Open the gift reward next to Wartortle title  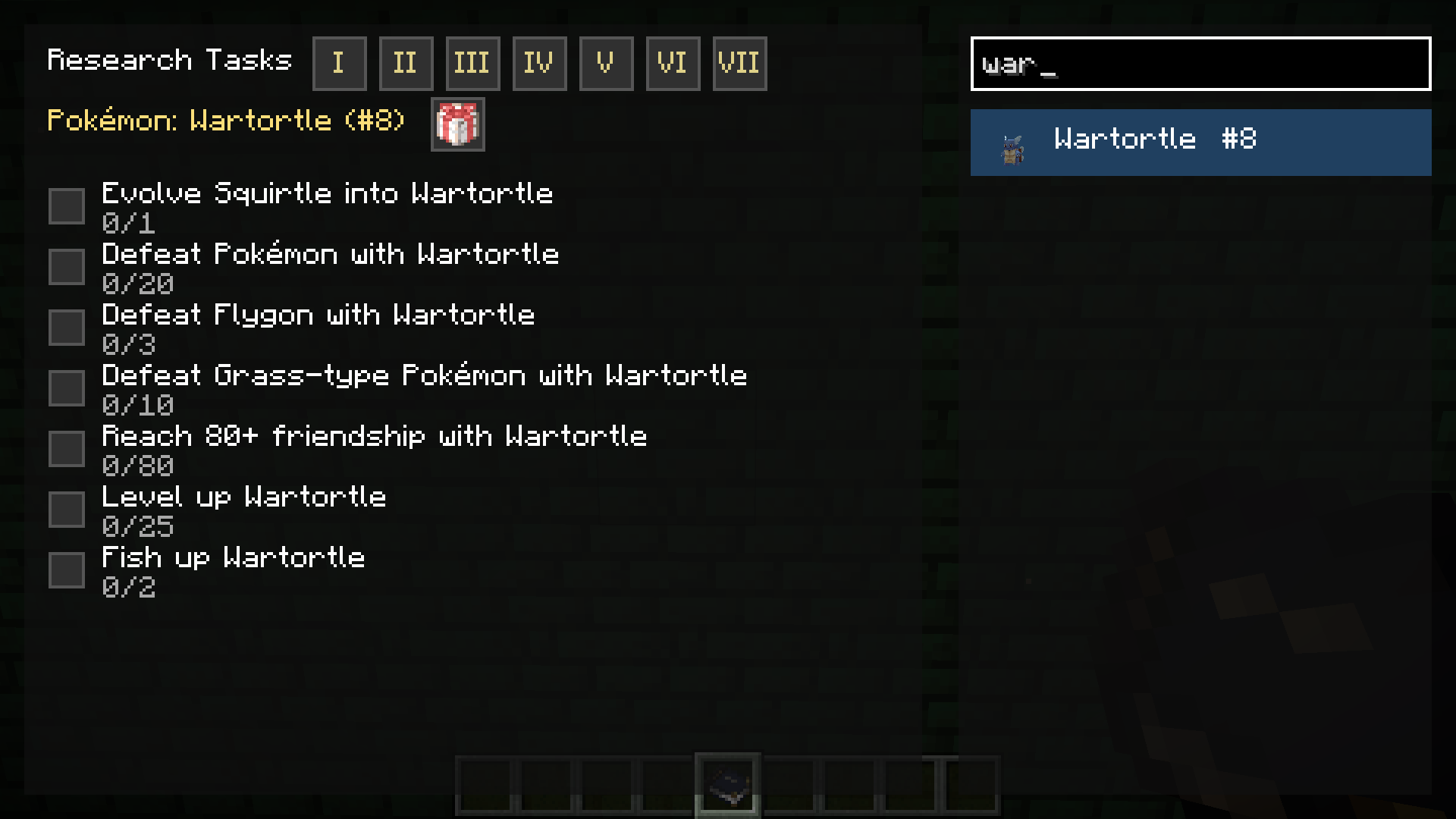[x=457, y=124]
